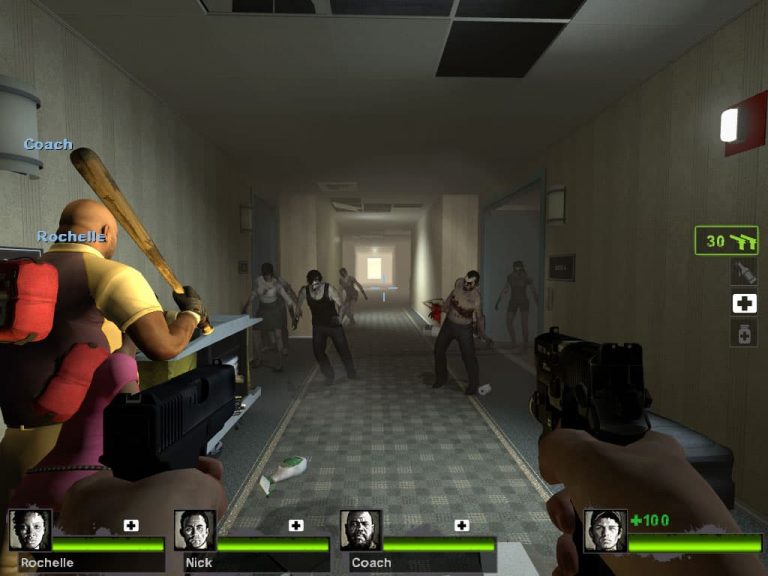
Task: Select the first aid kit slot
Action: point(743,303)
